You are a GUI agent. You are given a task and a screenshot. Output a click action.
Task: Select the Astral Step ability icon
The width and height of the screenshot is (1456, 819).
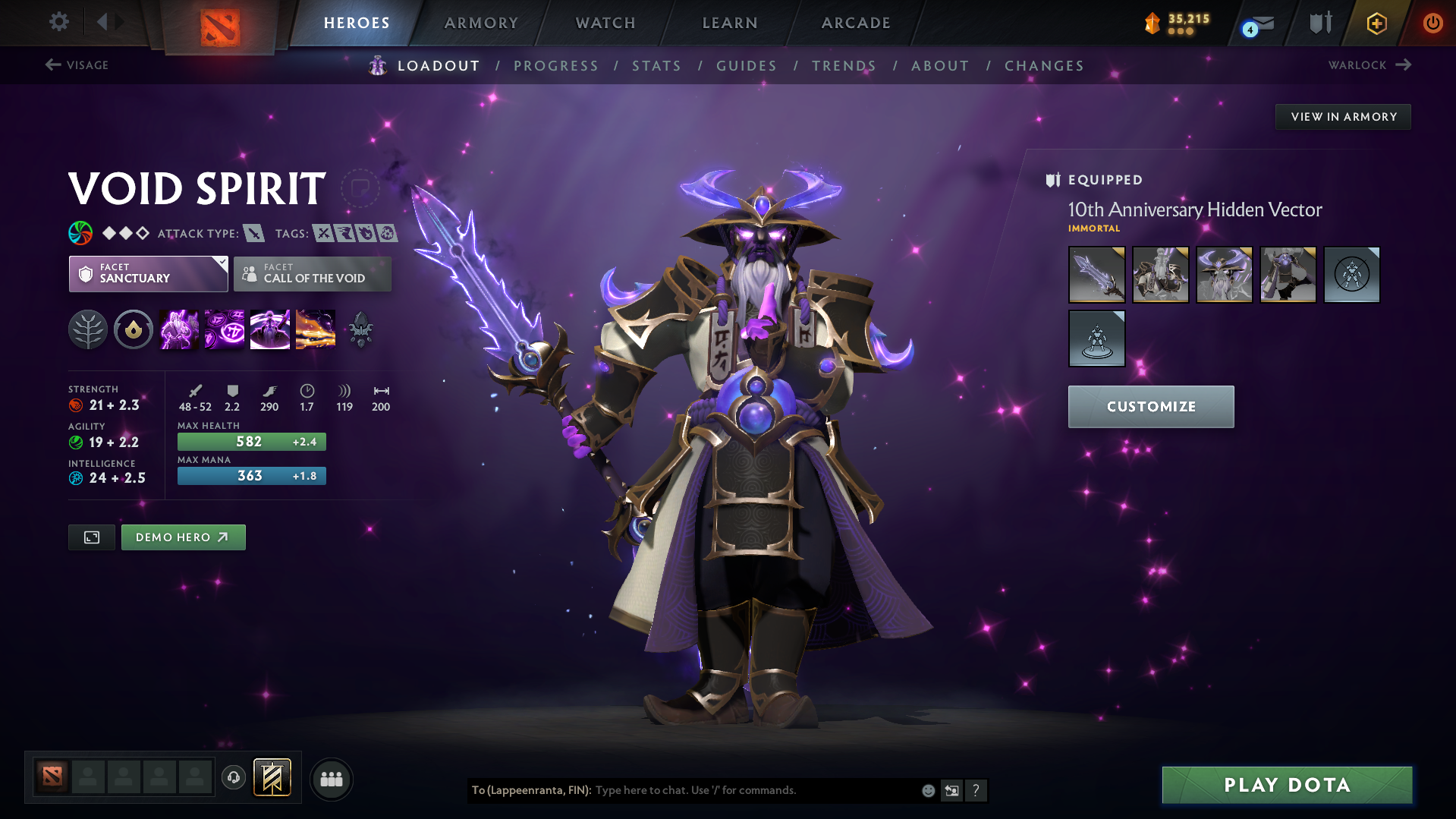(x=315, y=329)
